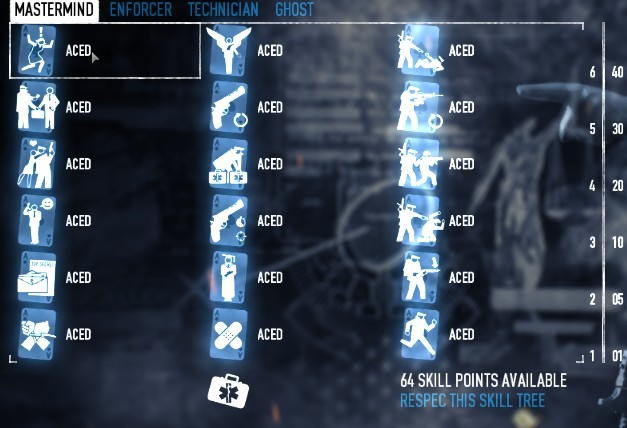Select the top secret envelope skill card
This screenshot has height=428, width=627.
[x=37, y=278]
